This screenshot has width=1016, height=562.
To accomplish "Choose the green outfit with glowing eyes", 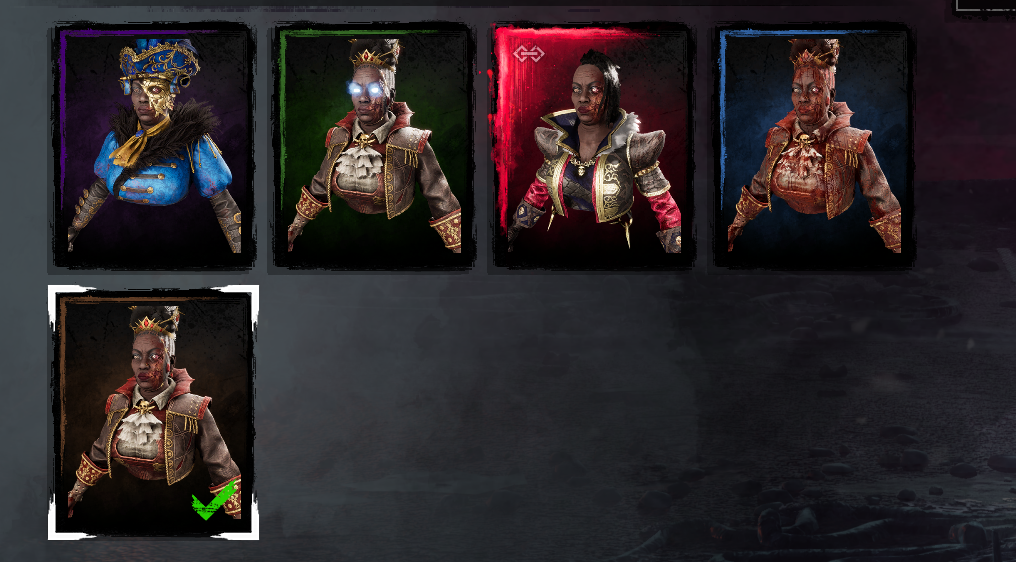I will (374, 146).
